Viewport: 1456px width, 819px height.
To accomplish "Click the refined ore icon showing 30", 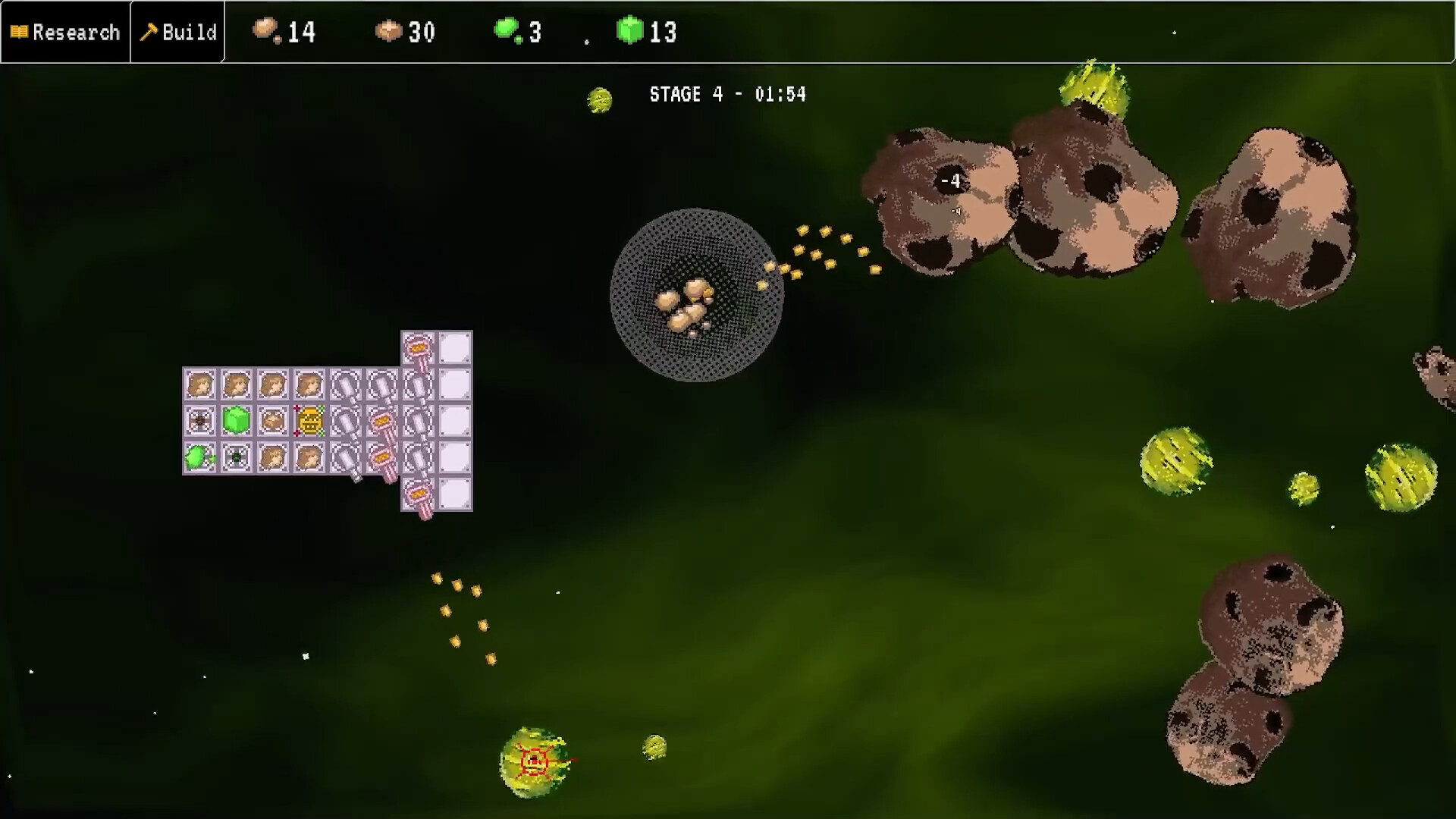I will (389, 30).
